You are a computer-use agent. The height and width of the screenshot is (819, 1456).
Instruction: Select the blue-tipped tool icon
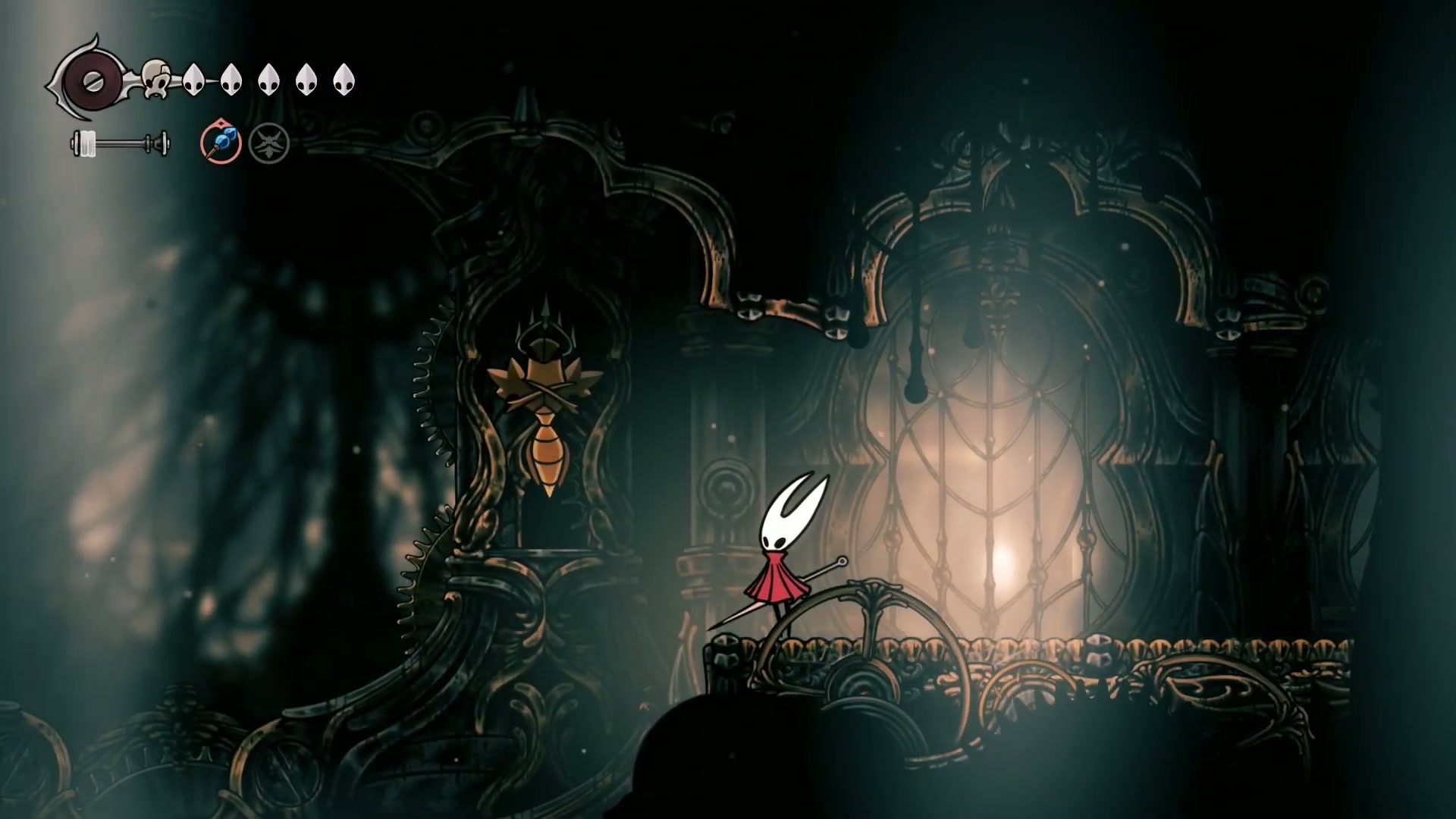pyautogui.click(x=221, y=142)
